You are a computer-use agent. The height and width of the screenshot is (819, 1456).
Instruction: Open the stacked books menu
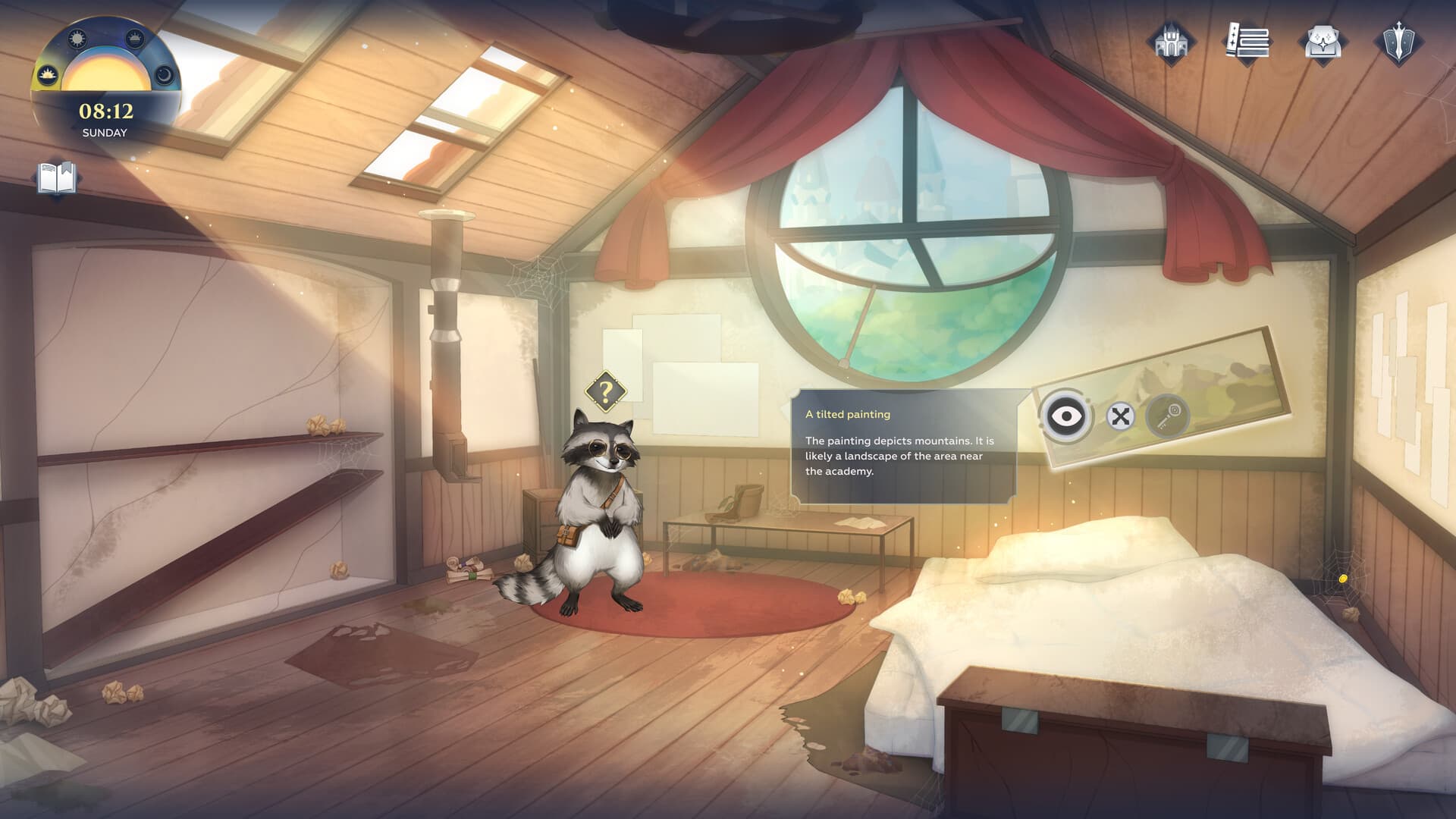[1247, 42]
